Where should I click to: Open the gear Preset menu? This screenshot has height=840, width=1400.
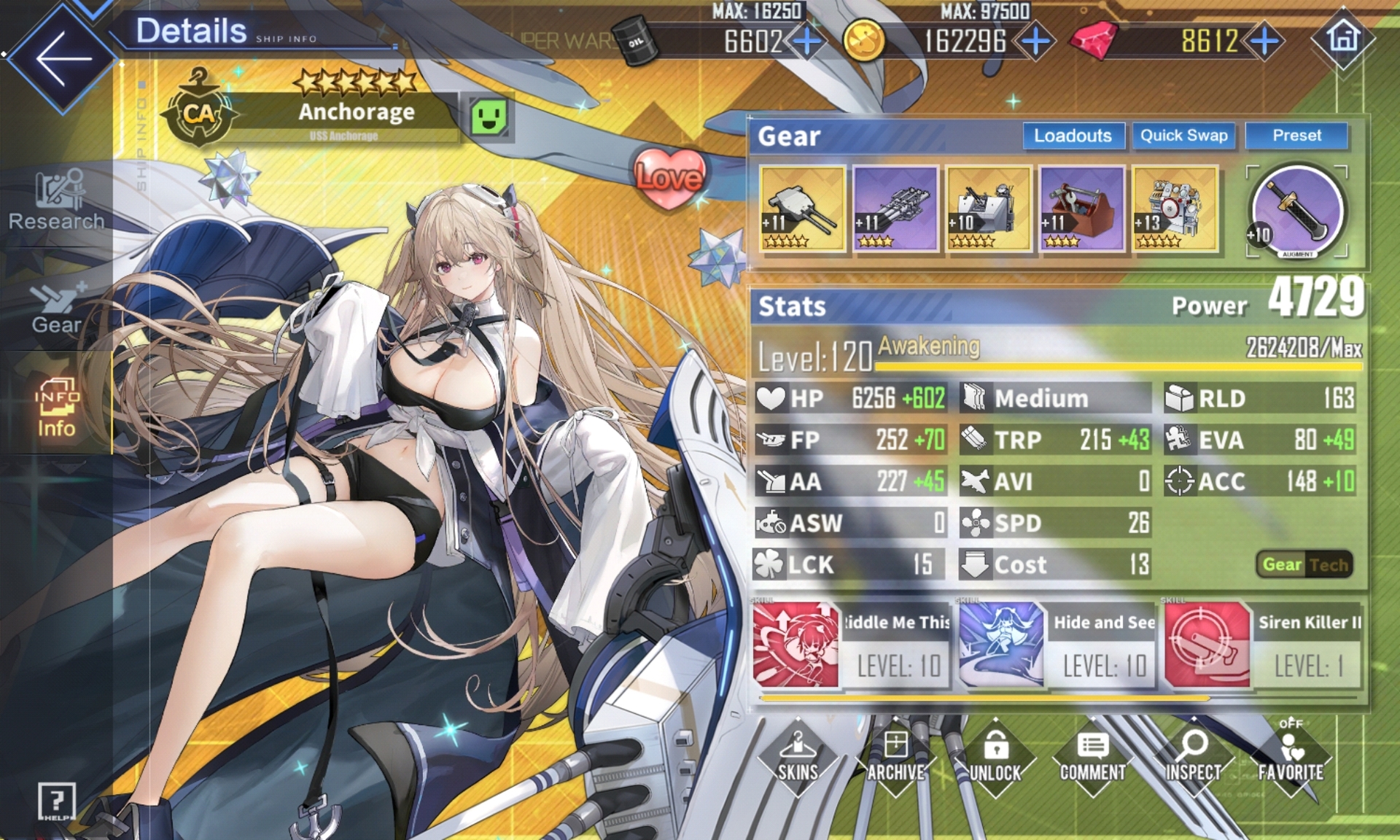click(x=1296, y=136)
